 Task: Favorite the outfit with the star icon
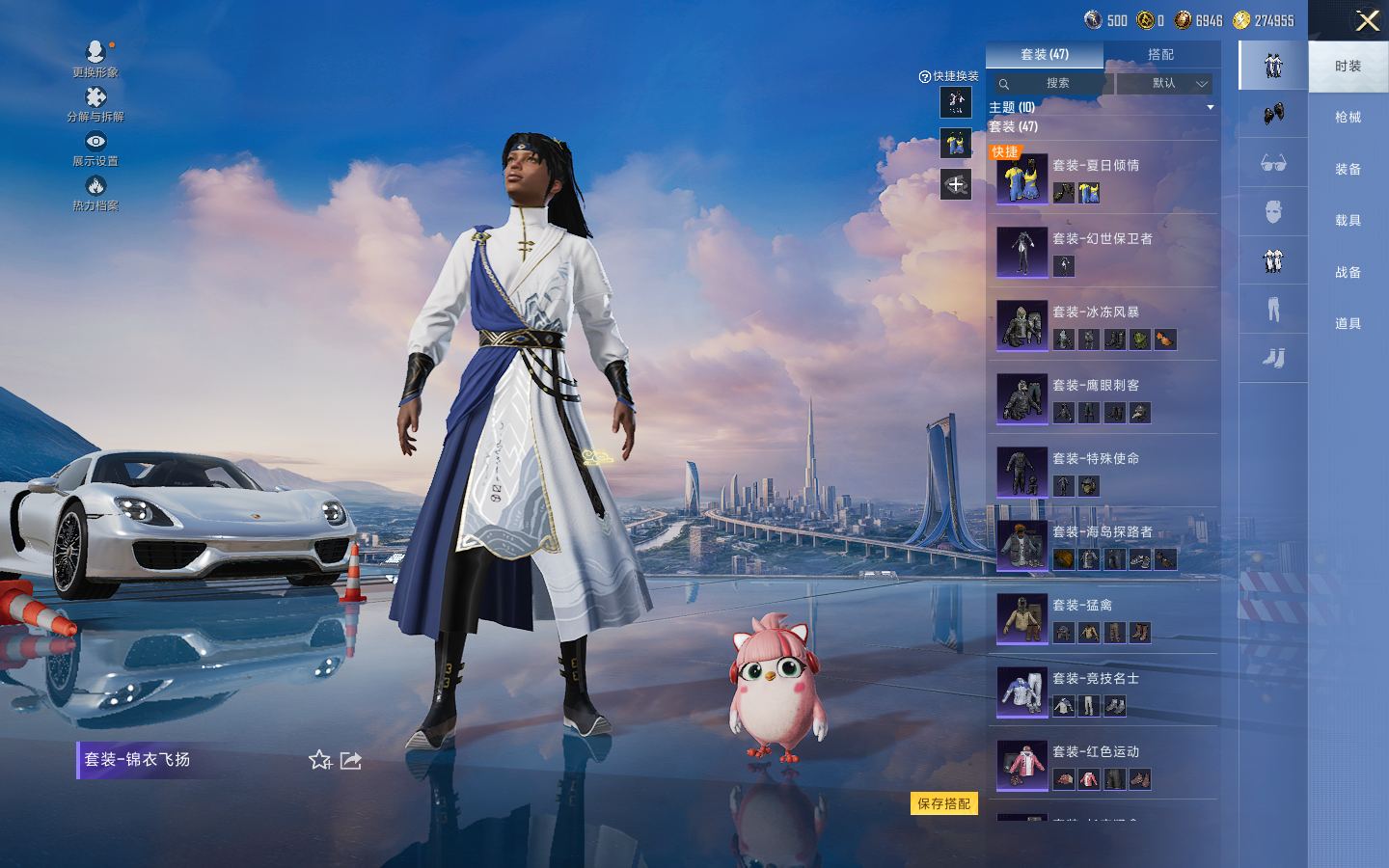point(320,760)
